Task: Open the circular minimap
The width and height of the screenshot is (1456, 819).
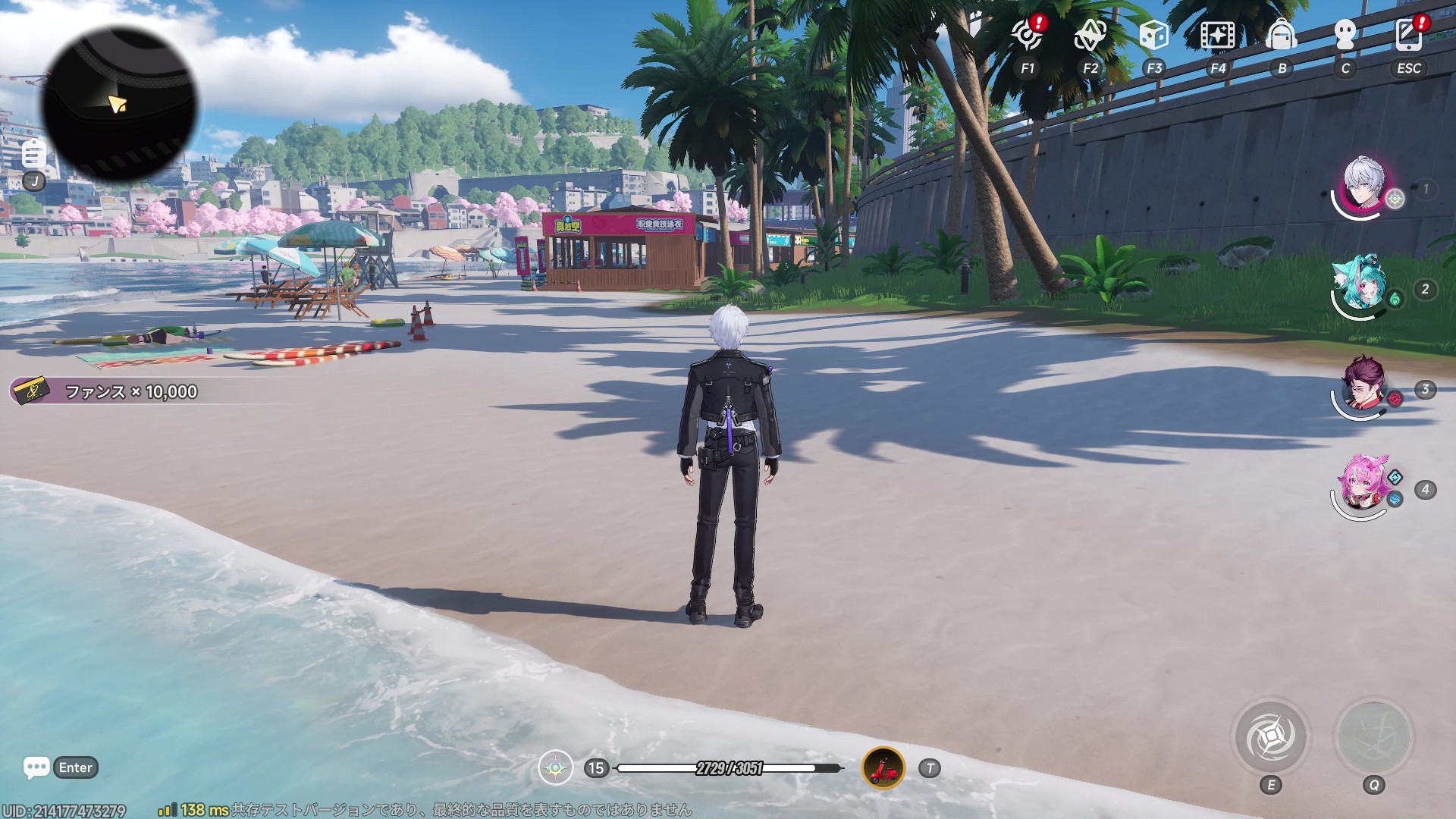Action: coord(119,104)
